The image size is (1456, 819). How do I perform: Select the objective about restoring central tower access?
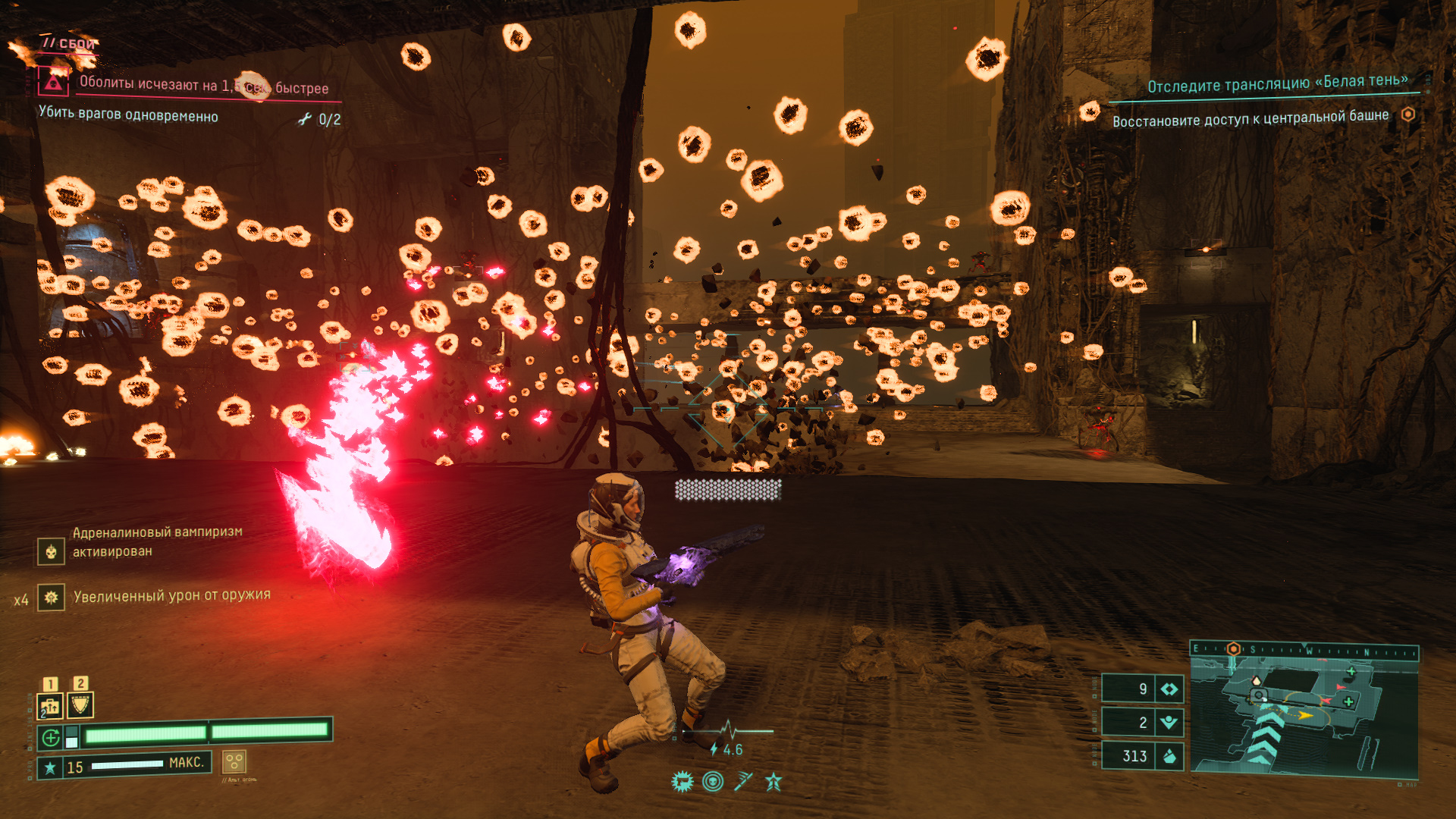tap(1250, 118)
